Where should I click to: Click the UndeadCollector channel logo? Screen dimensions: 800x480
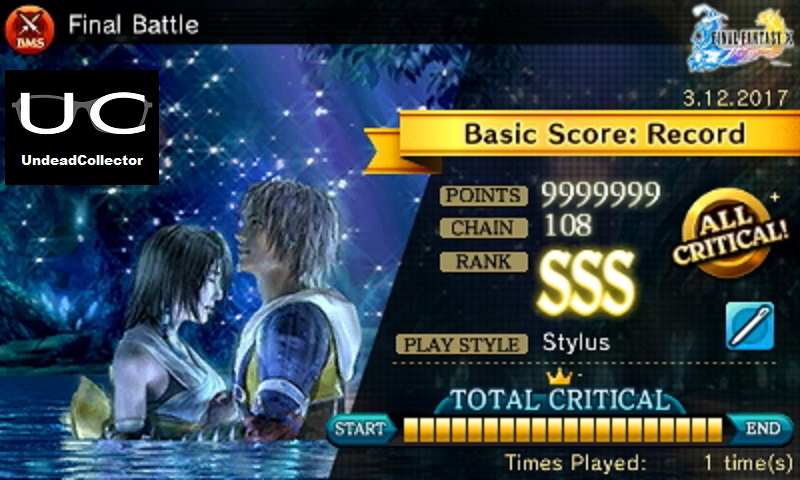[x=82, y=127]
